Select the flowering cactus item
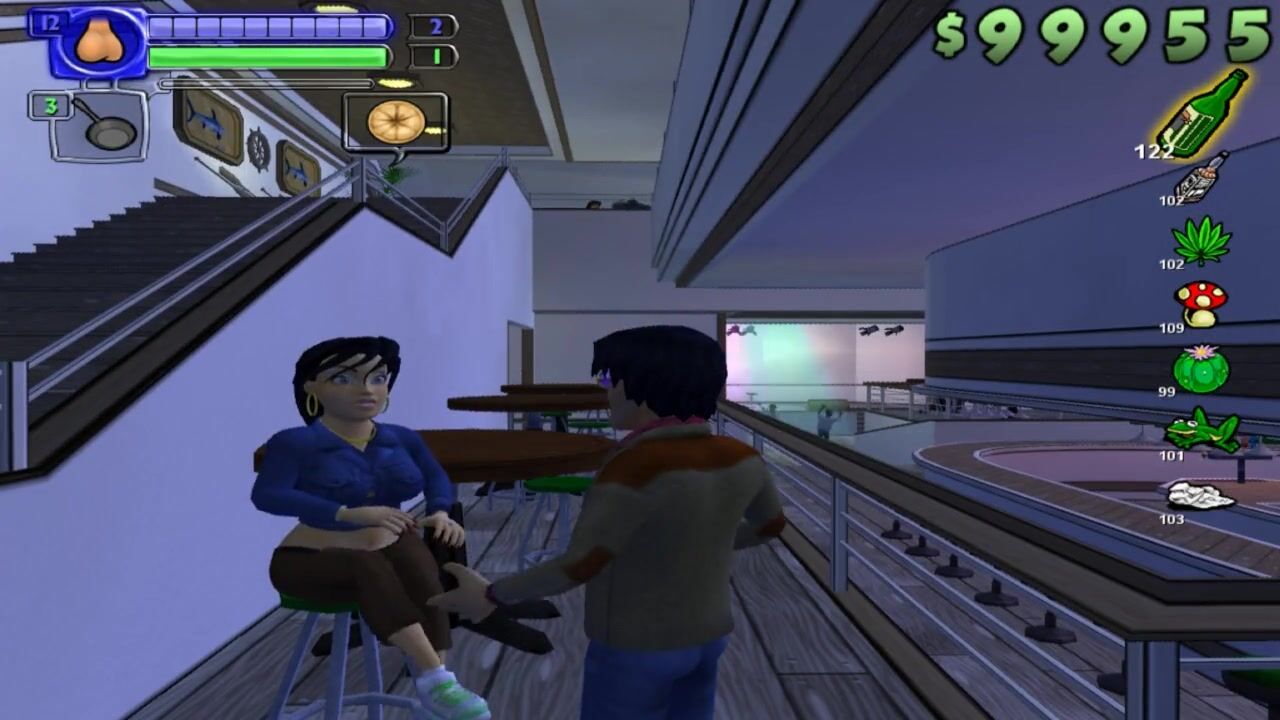The image size is (1280, 720). pyautogui.click(x=1201, y=368)
